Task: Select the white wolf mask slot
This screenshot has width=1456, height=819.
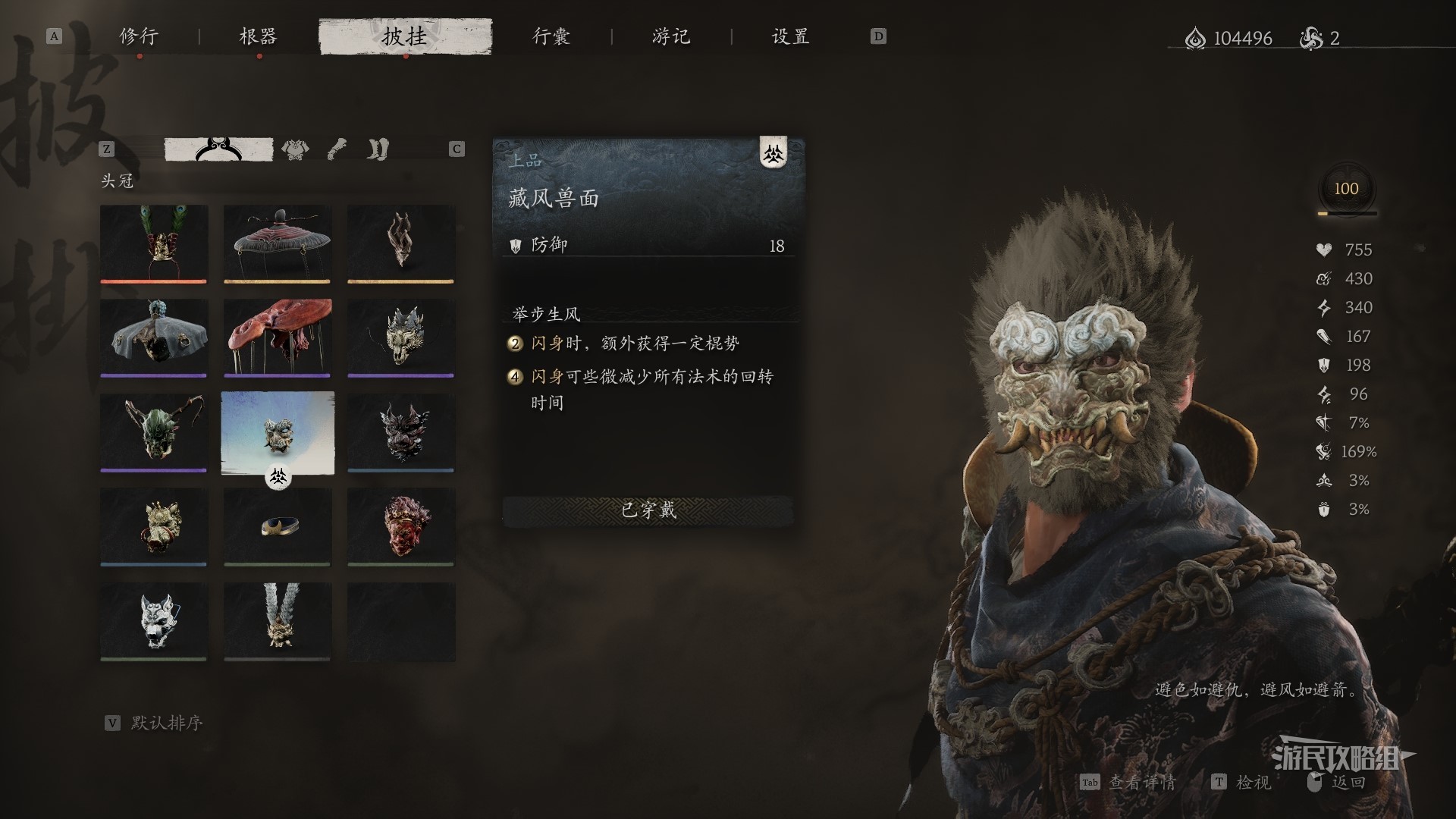Action: 154,620
